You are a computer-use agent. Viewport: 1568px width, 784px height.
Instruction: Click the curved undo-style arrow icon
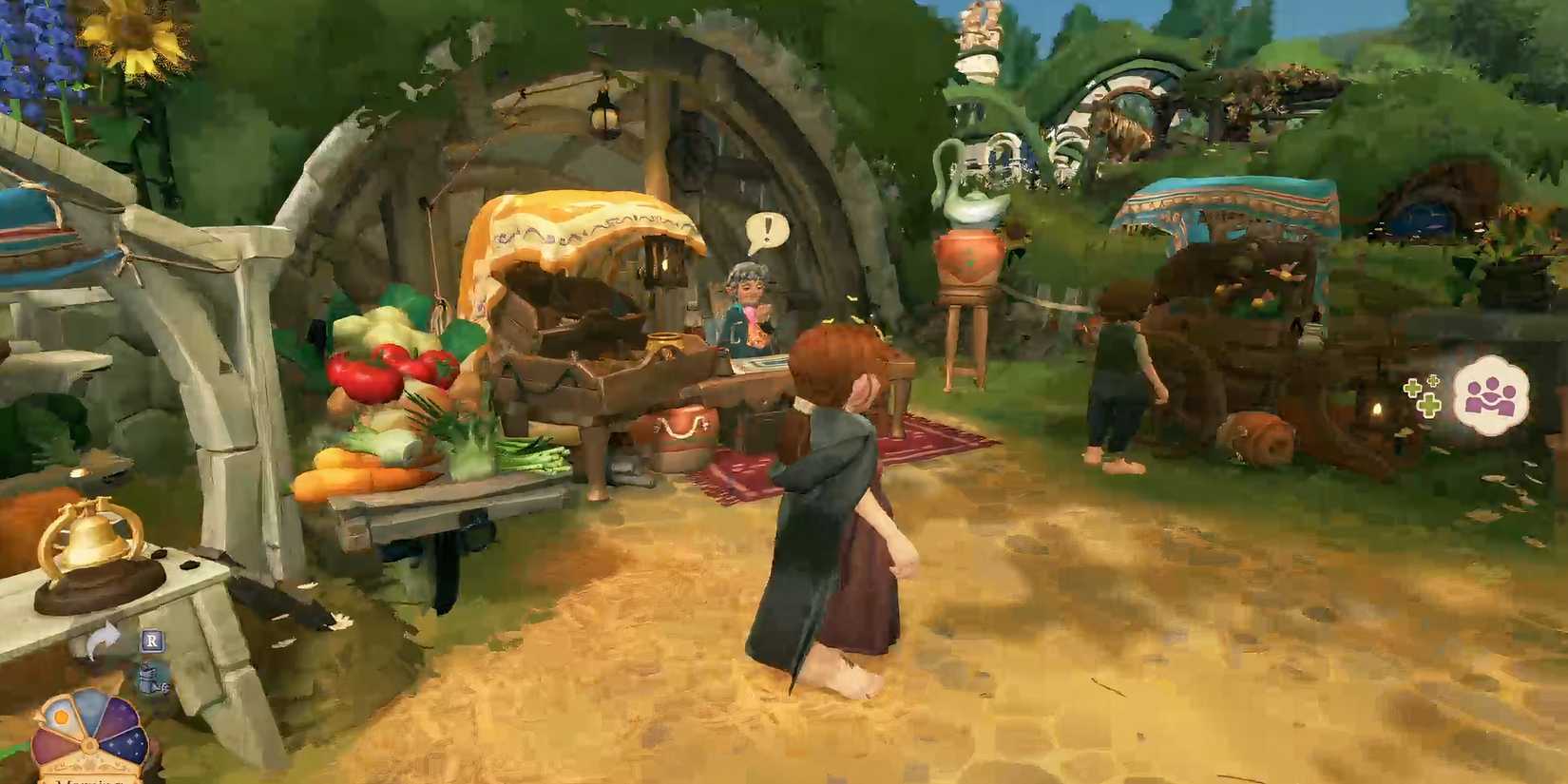click(x=103, y=637)
